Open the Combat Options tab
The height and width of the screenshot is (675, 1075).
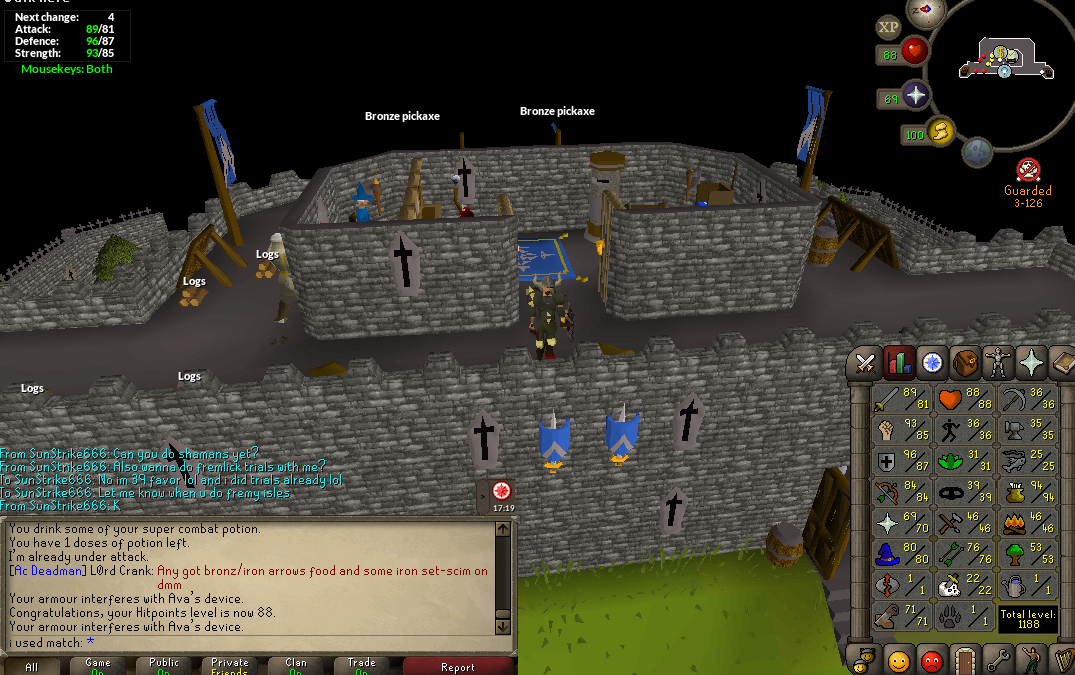point(866,362)
